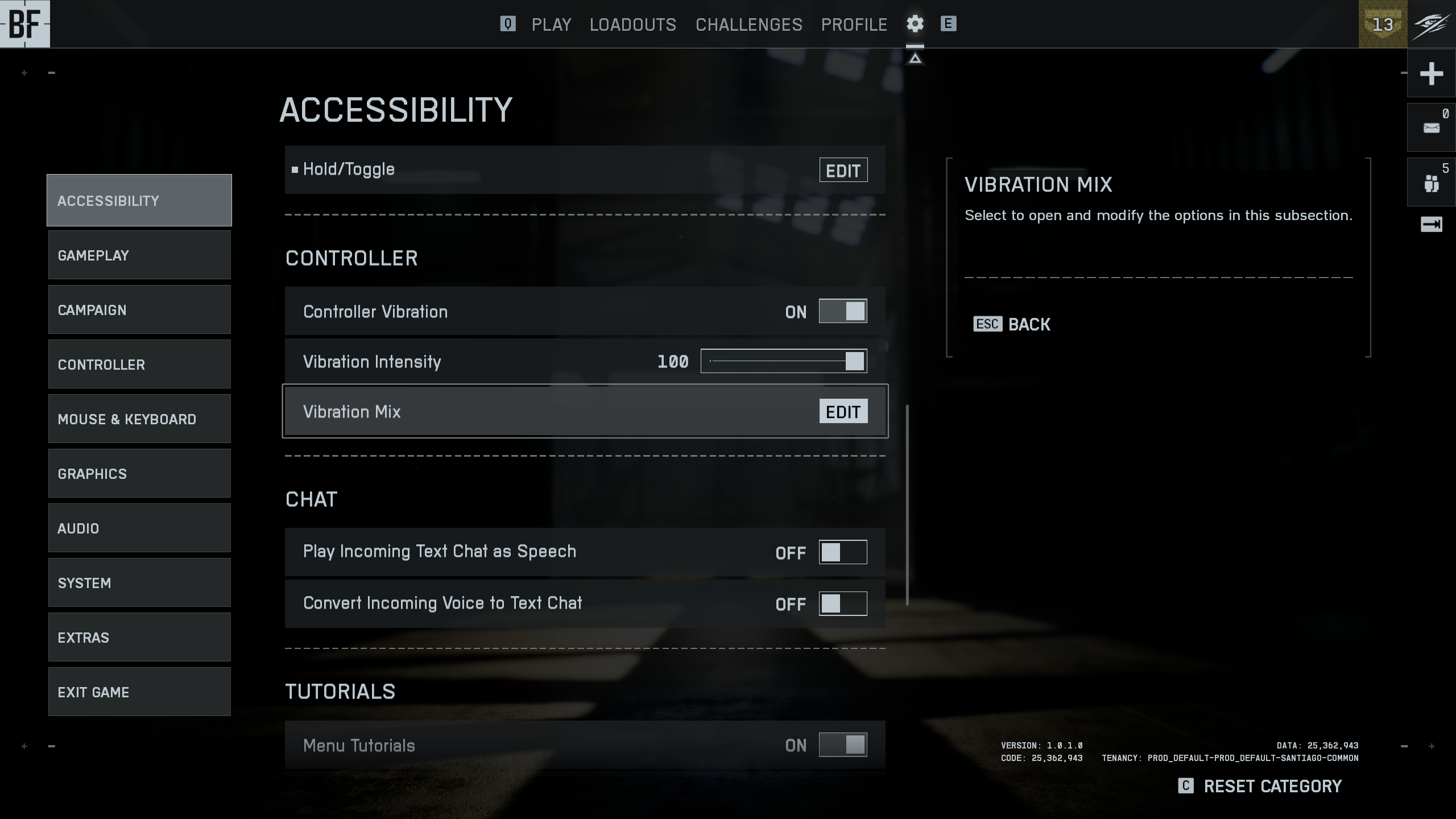Select the Campaign settings category
The height and width of the screenshot is (819, 1456).
139,310
